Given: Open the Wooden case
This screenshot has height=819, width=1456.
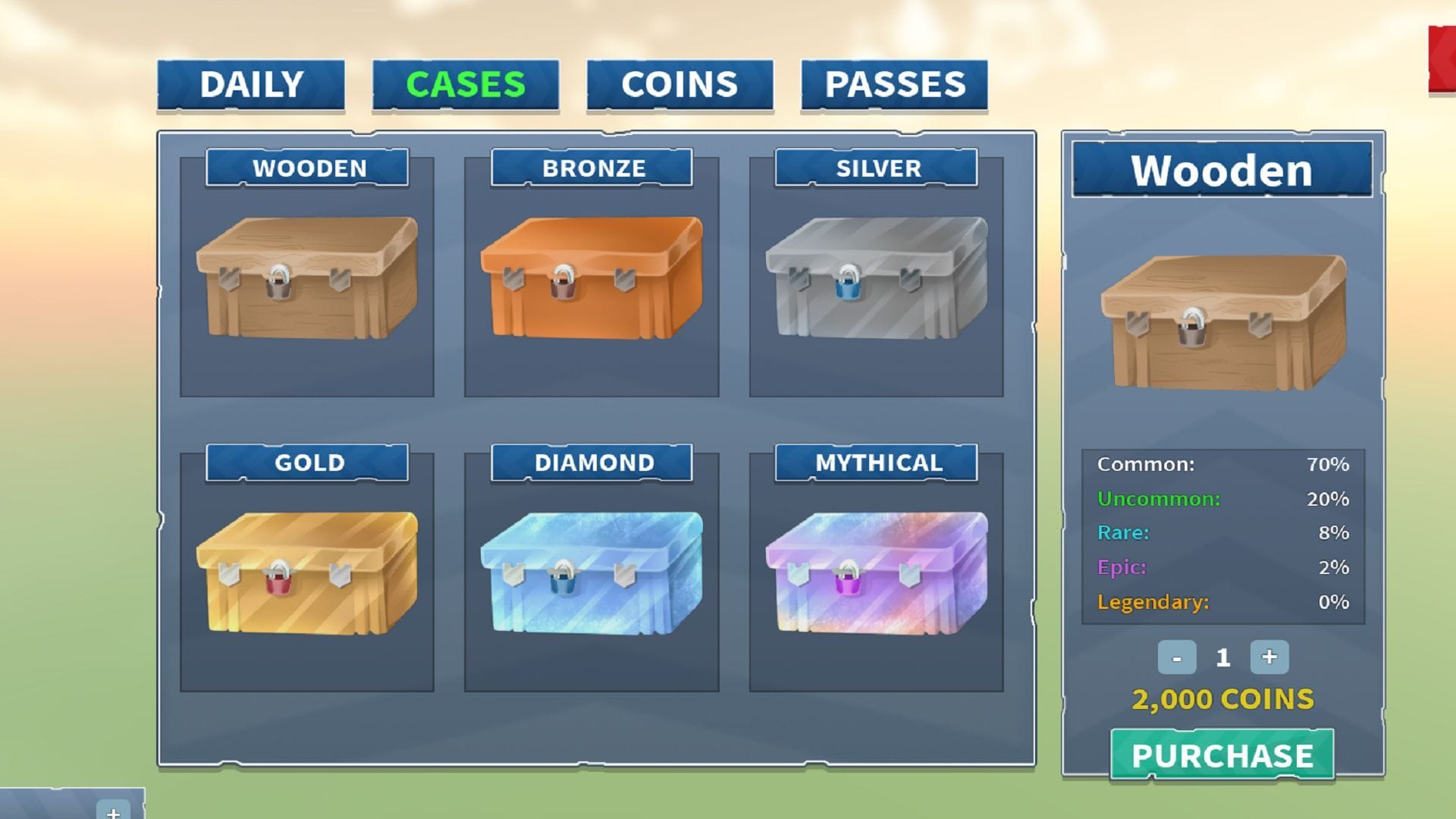Looking at the screenshot, I should pos(306,288).
